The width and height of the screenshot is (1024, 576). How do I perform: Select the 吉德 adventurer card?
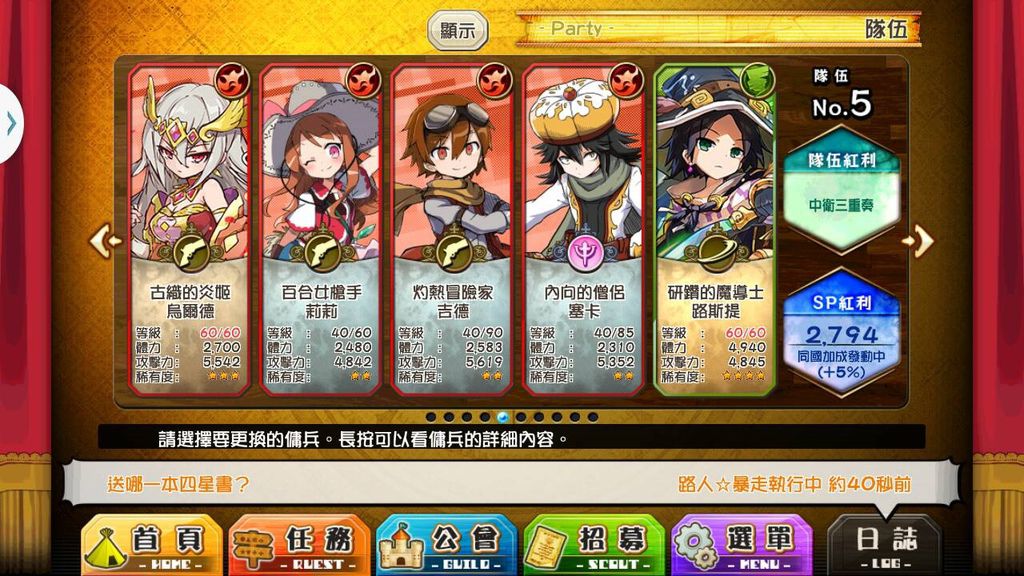453,228
